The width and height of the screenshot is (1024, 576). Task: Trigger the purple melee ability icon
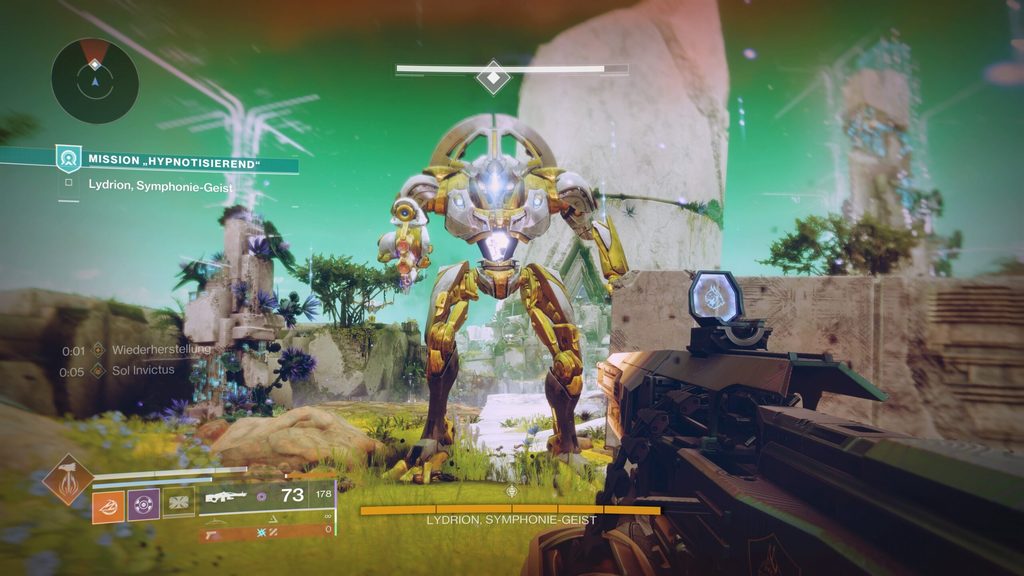[144, 506]
